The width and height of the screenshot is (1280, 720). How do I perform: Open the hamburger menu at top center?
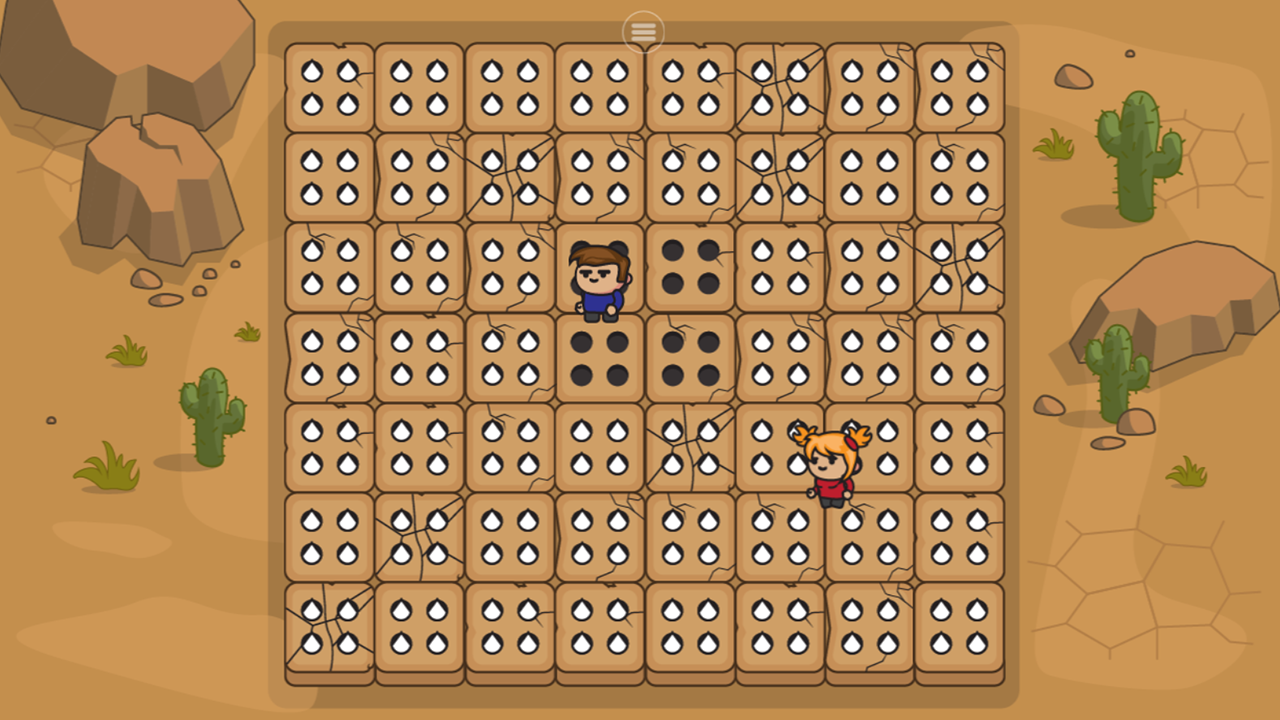pyautogui.click(x=642, y=31)
